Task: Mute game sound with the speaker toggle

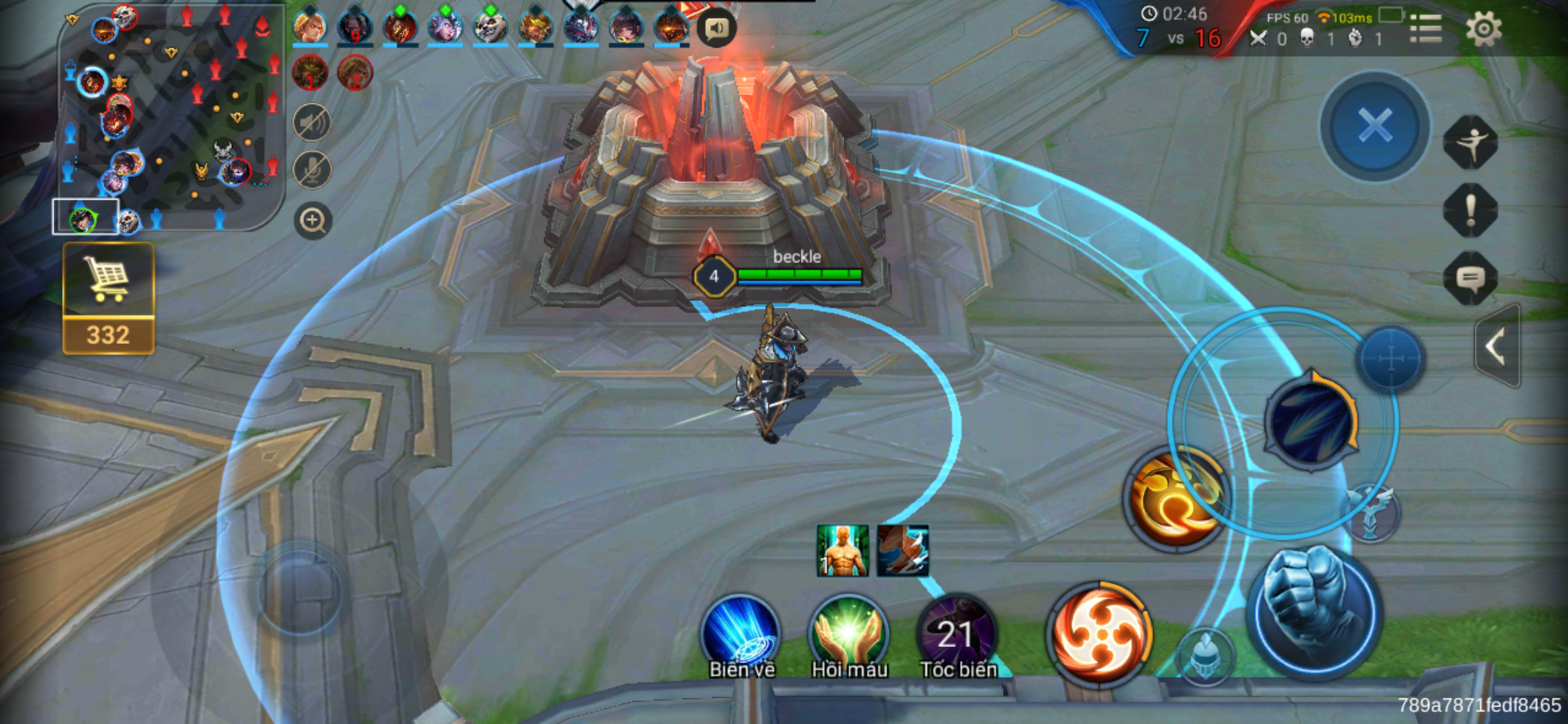Action: pos(312,123)
